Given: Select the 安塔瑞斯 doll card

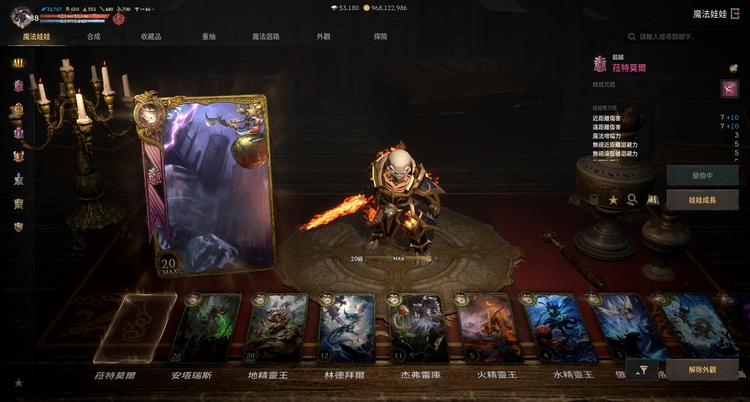Looking at the screenshot, I should tap(207, 328).
